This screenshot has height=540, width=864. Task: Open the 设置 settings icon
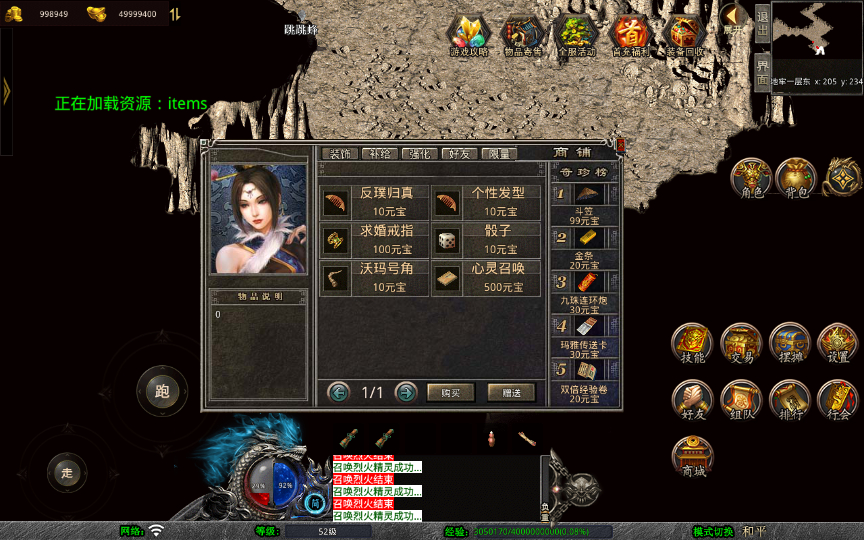pos(838,343)
